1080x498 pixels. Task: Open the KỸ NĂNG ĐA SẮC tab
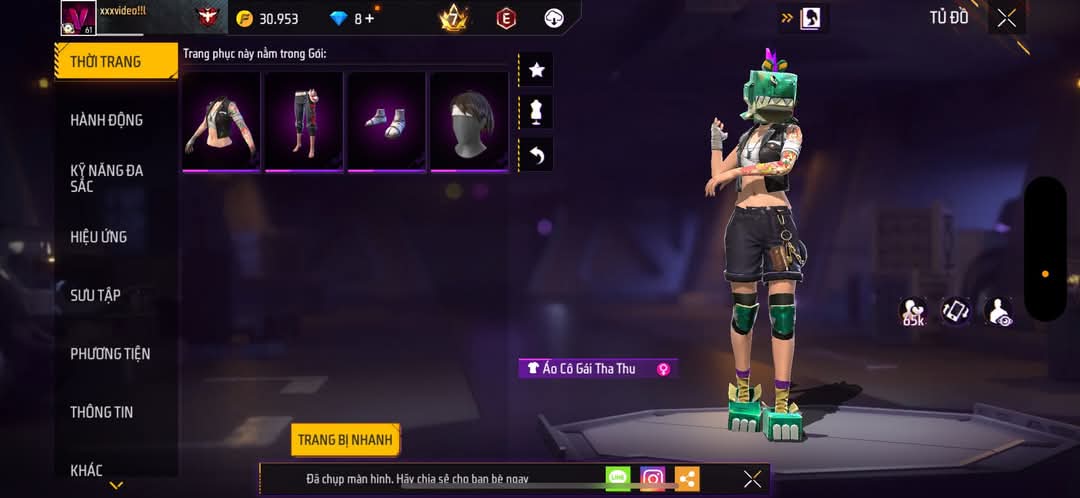pyautogui.click(x=106, y=178)
